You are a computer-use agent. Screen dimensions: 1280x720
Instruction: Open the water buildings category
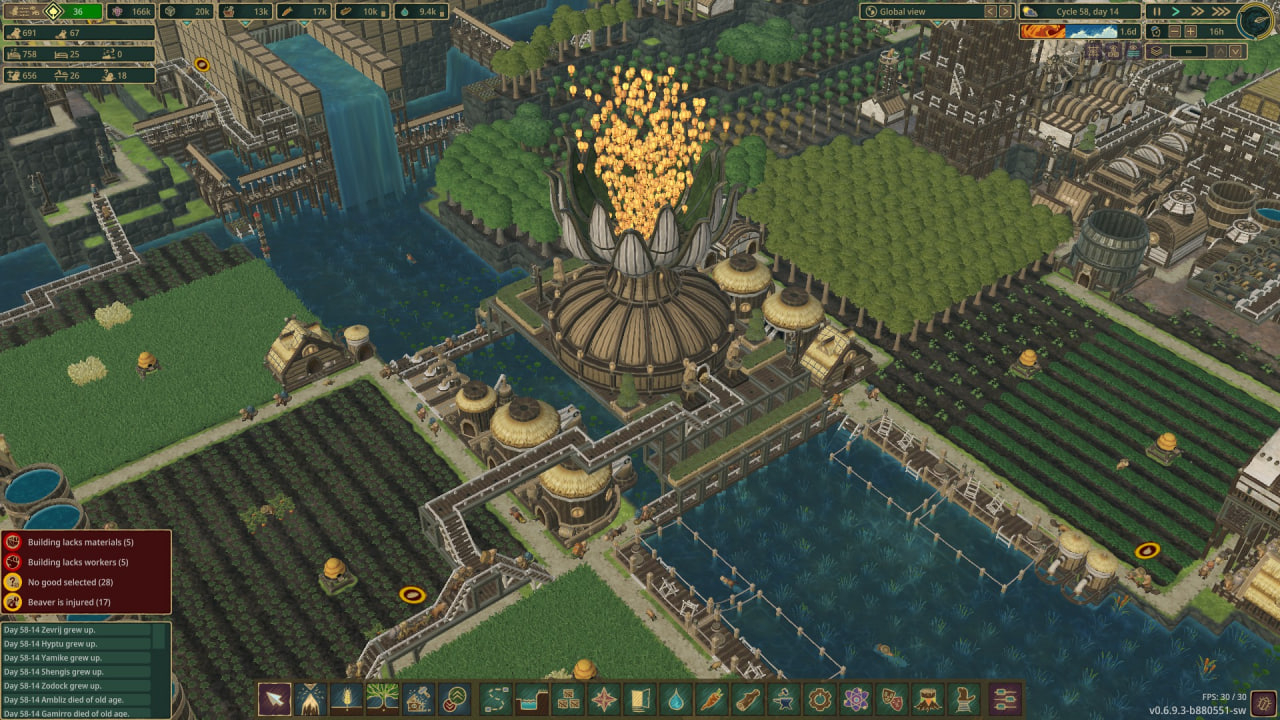coord(677,698)
